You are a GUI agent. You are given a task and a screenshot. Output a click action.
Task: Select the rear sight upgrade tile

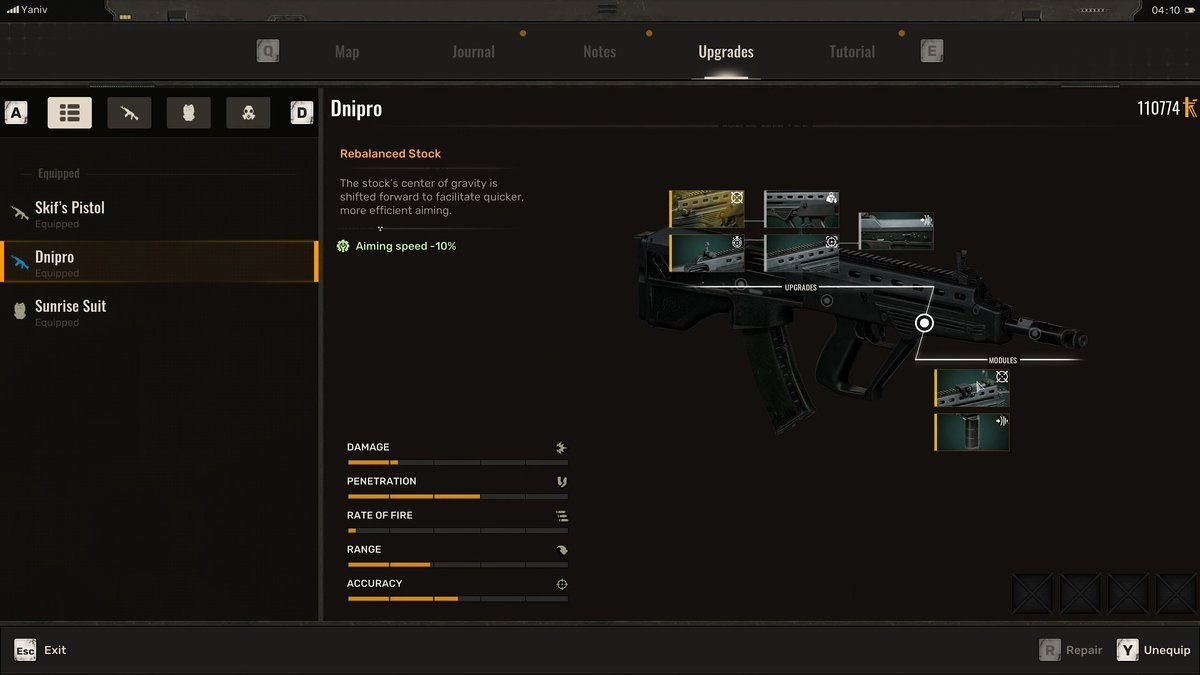coord(707,253)
